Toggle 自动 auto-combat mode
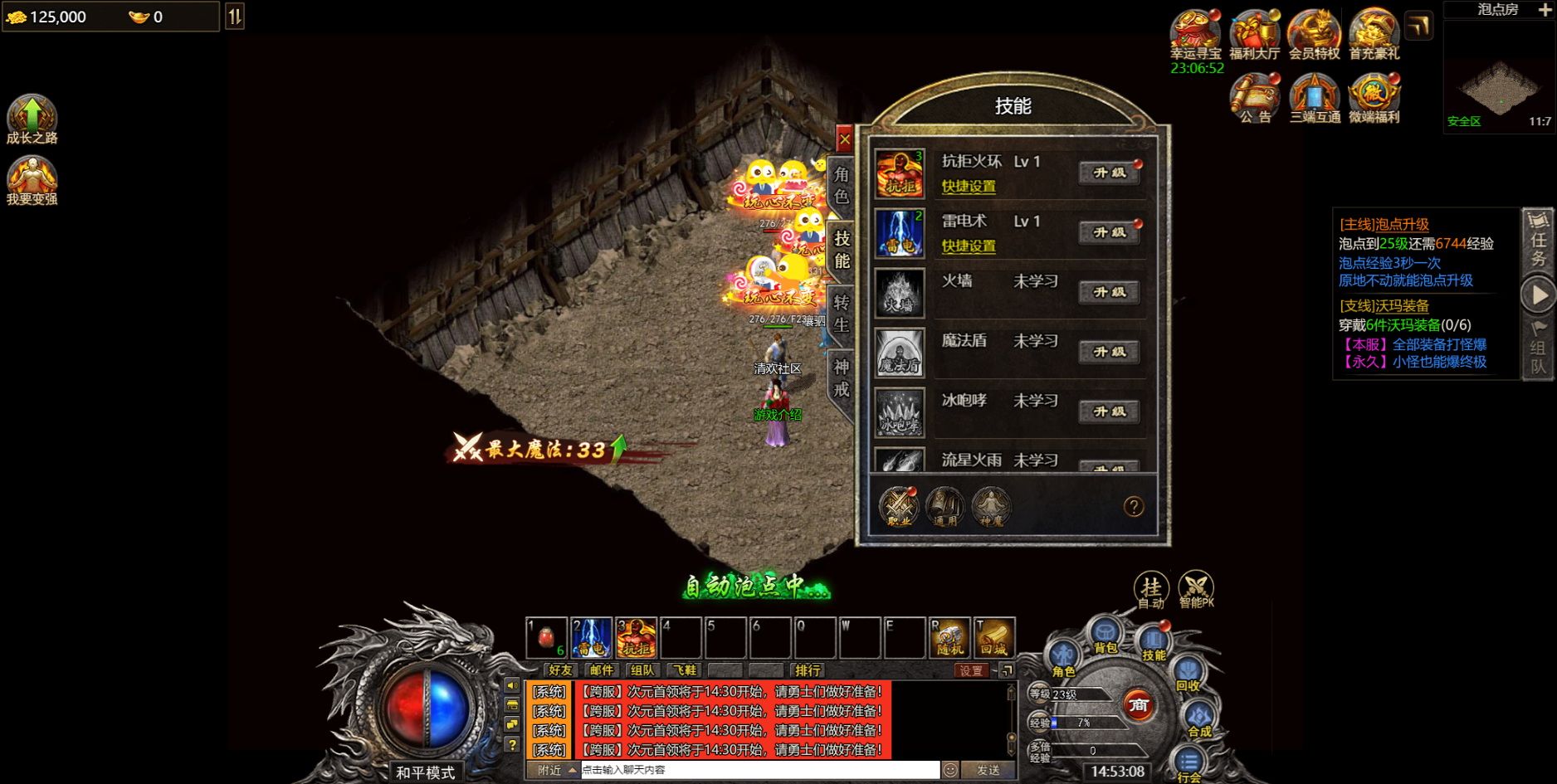This screenshot has height=784, width=1557. click(x=1151, y=590)
